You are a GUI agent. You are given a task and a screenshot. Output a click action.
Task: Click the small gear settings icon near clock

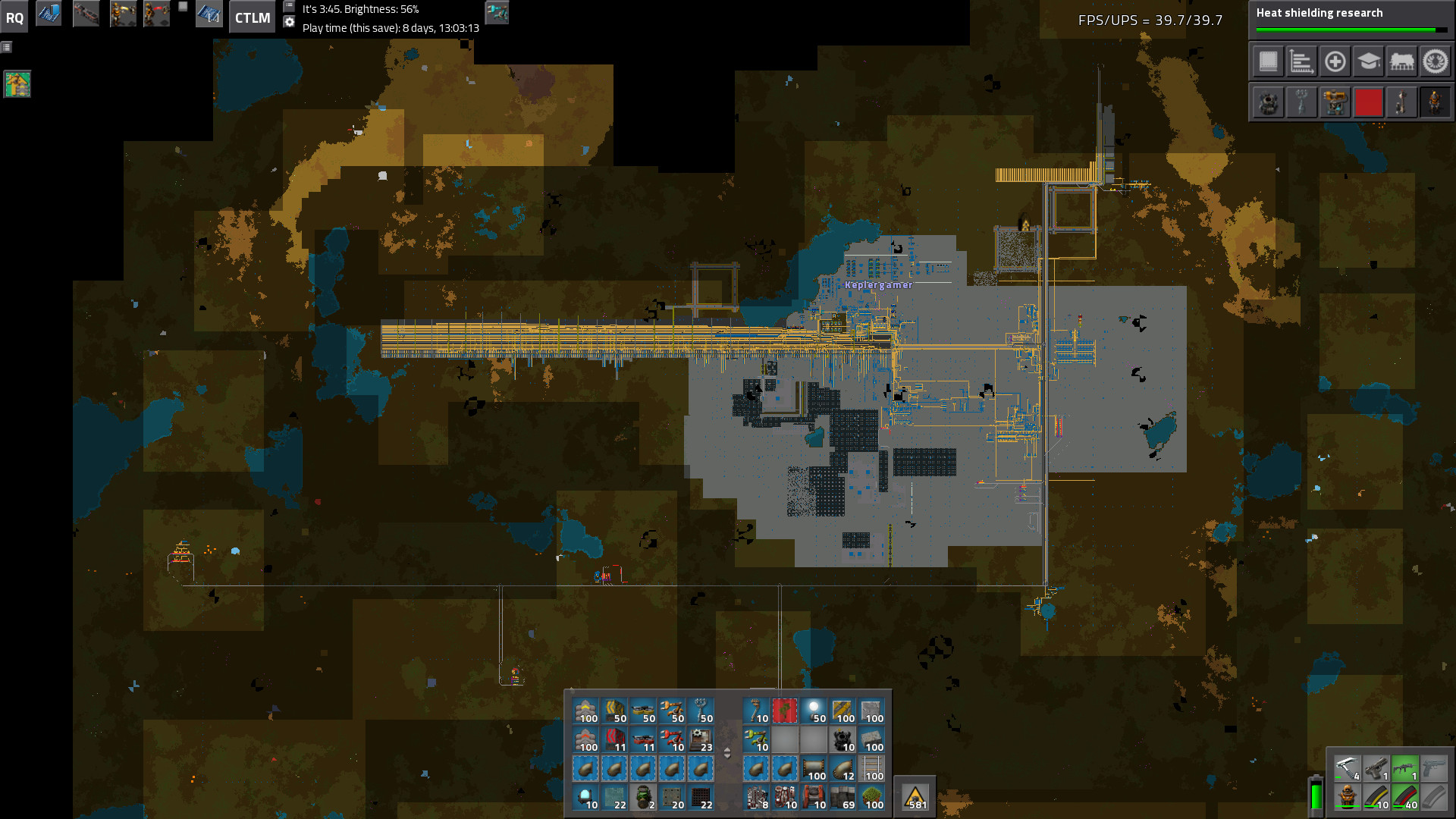click(x=289, y=22)
